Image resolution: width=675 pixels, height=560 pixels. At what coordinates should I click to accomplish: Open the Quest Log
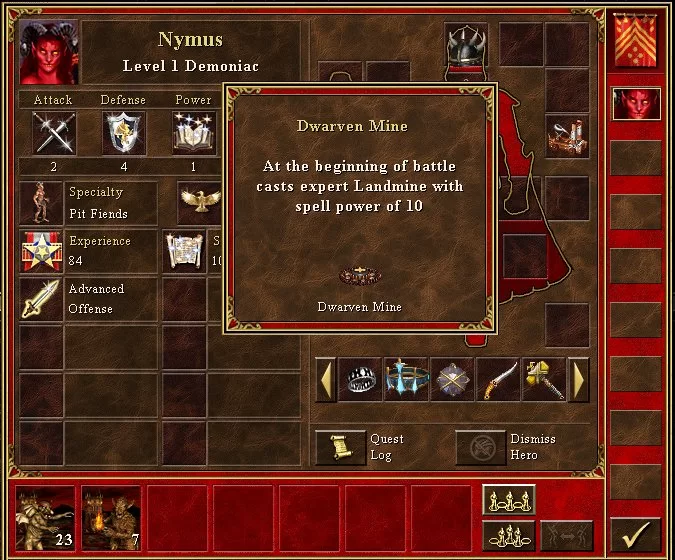coord(341,447)
